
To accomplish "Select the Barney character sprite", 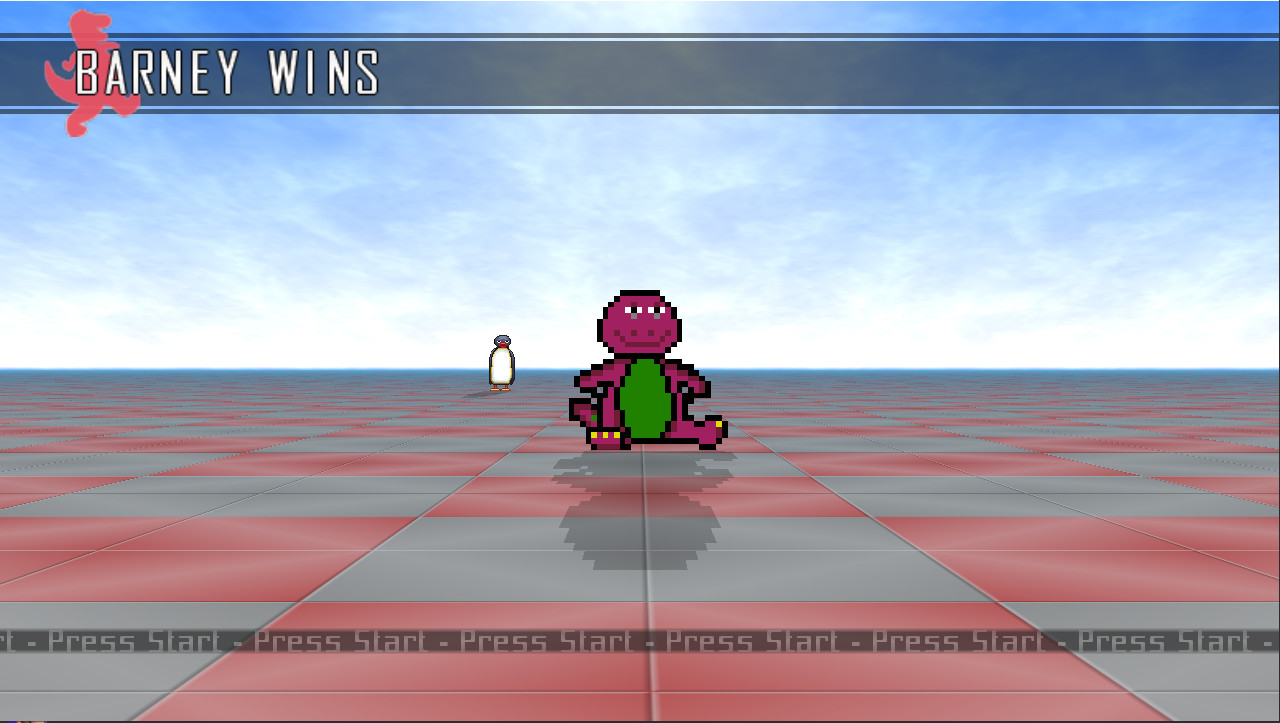I will [640, 370].
